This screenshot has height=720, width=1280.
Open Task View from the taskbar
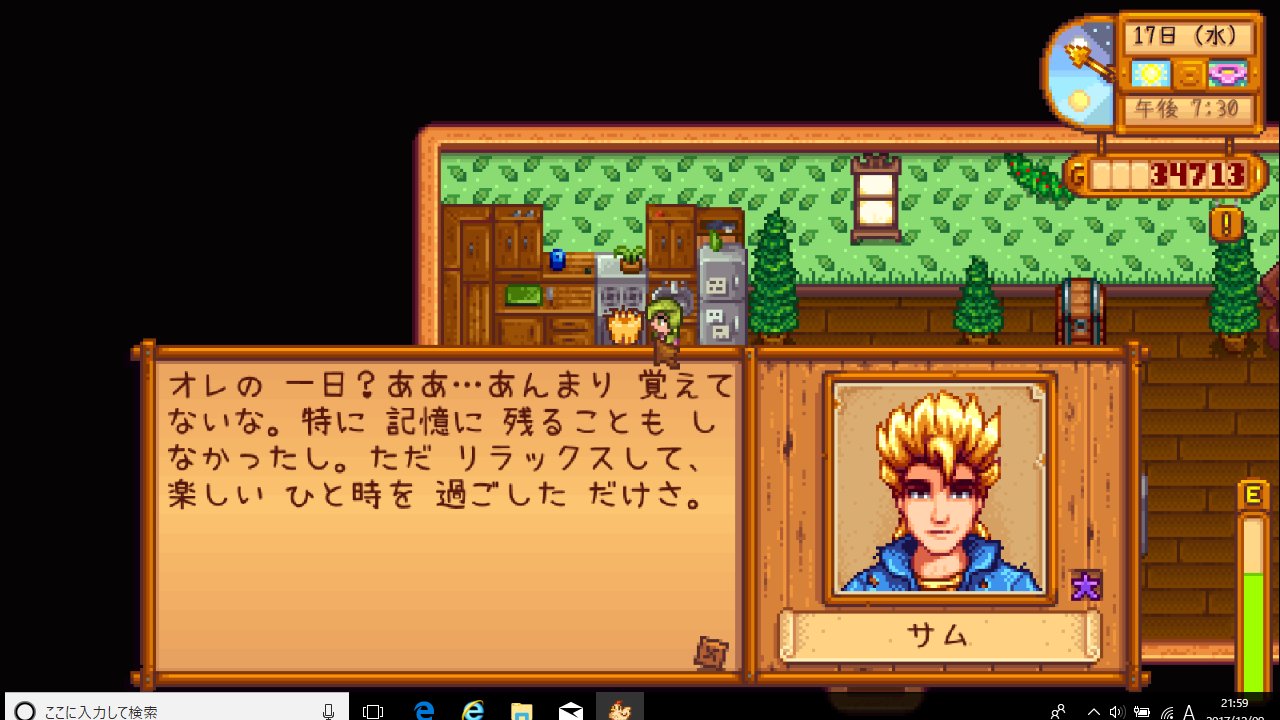coord(373,710)
